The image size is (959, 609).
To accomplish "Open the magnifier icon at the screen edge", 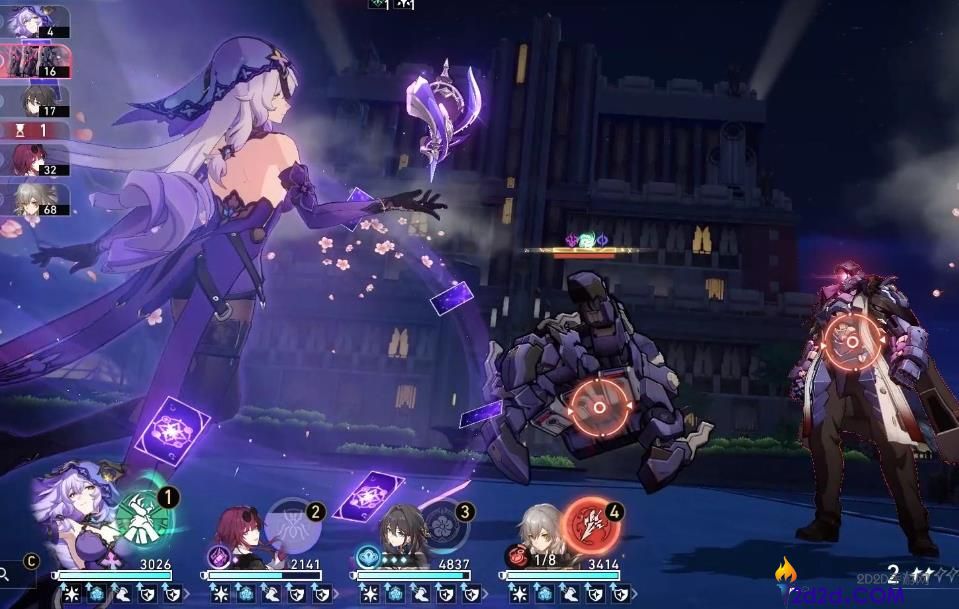I will tap(6, 574).
